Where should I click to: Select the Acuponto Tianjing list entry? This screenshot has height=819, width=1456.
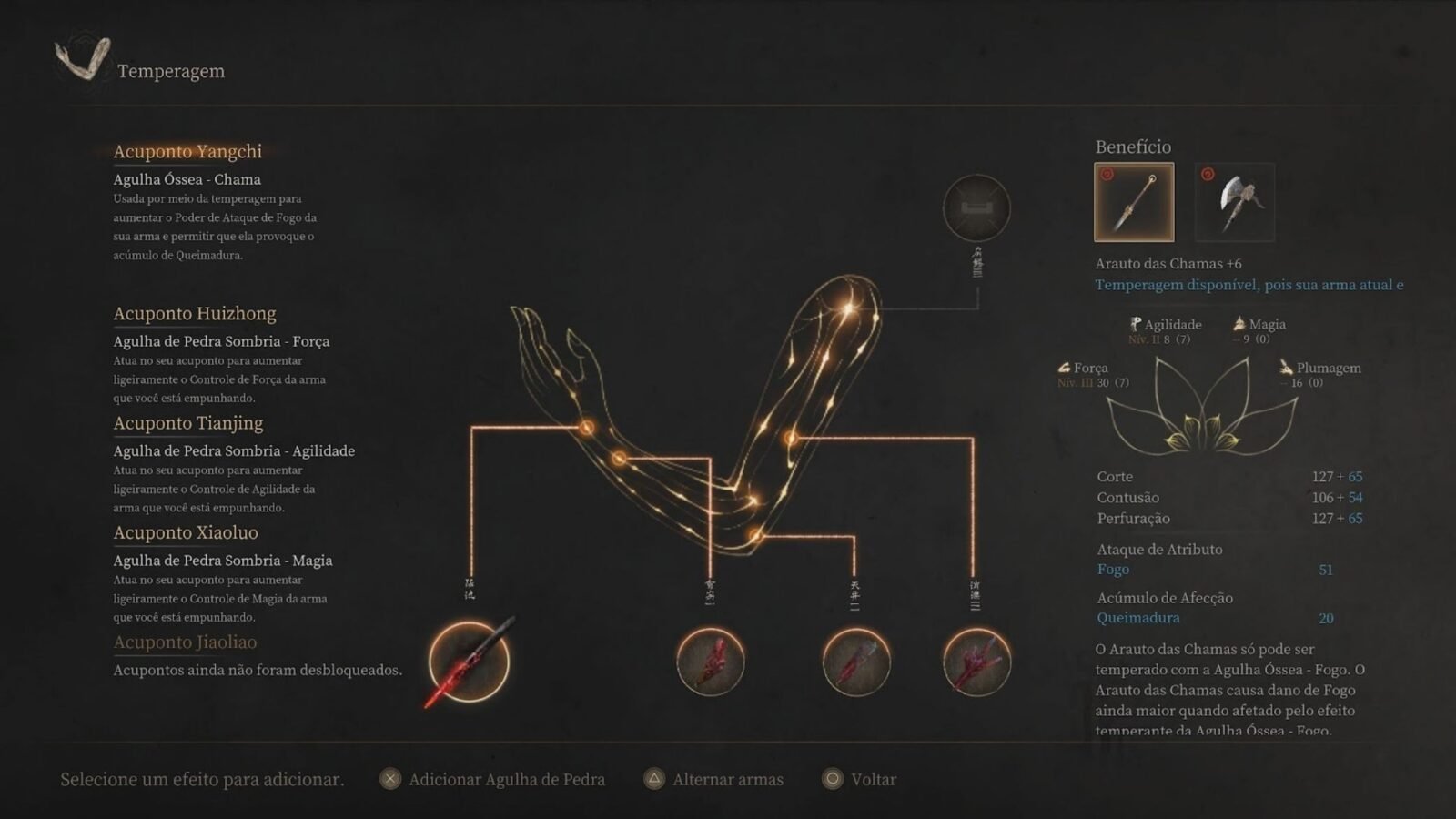(188, 423)
